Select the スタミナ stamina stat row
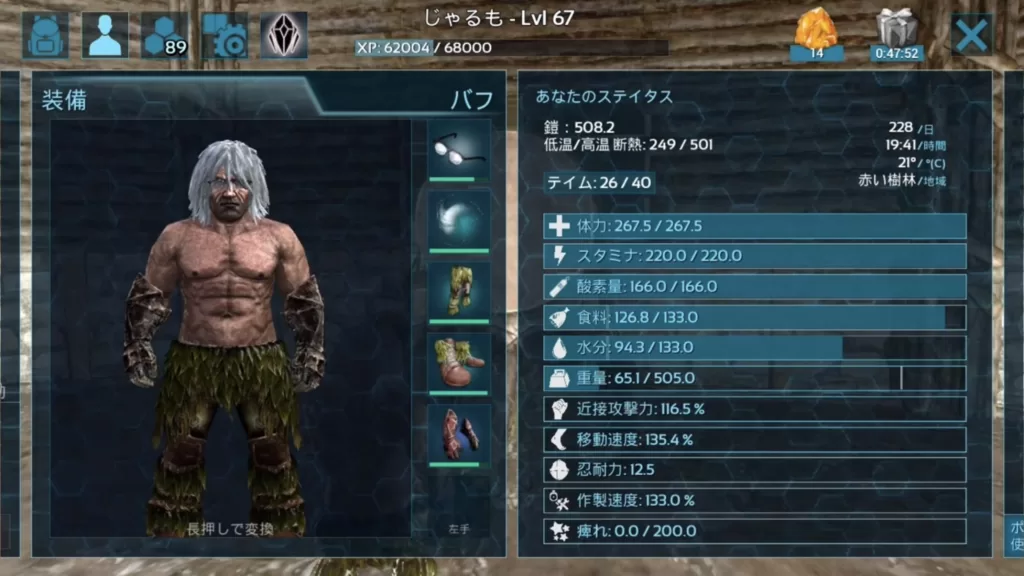 coord(755,256)
